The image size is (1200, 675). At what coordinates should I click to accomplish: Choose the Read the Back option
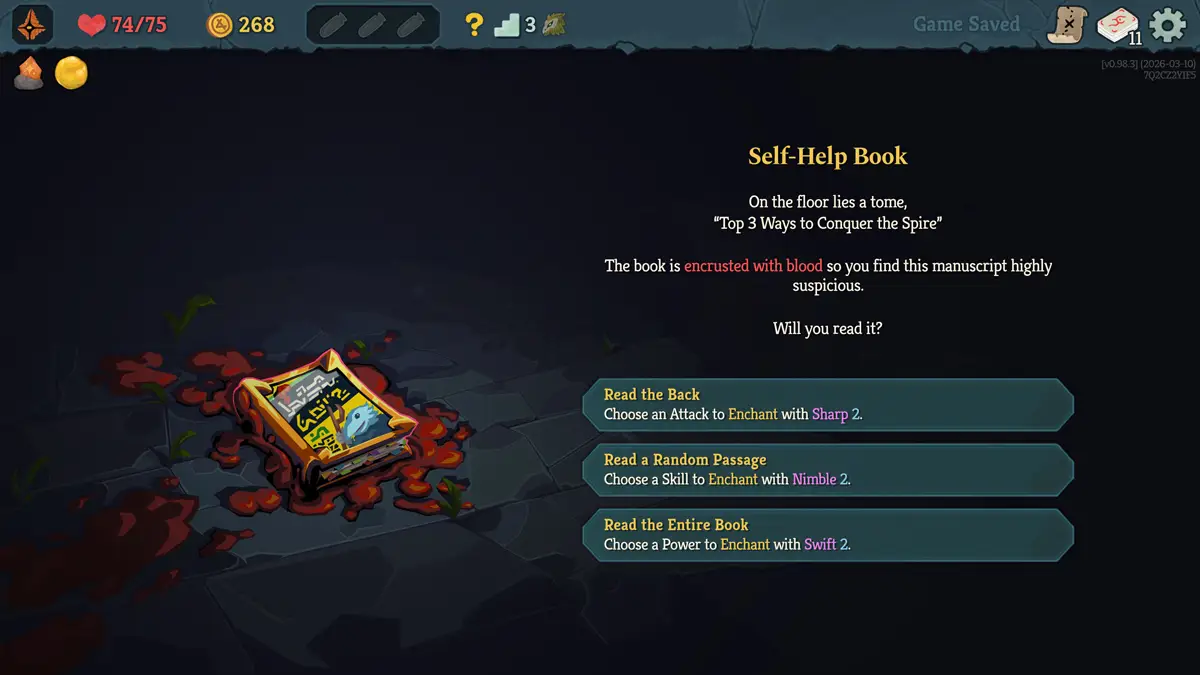(x=828, y=404)
